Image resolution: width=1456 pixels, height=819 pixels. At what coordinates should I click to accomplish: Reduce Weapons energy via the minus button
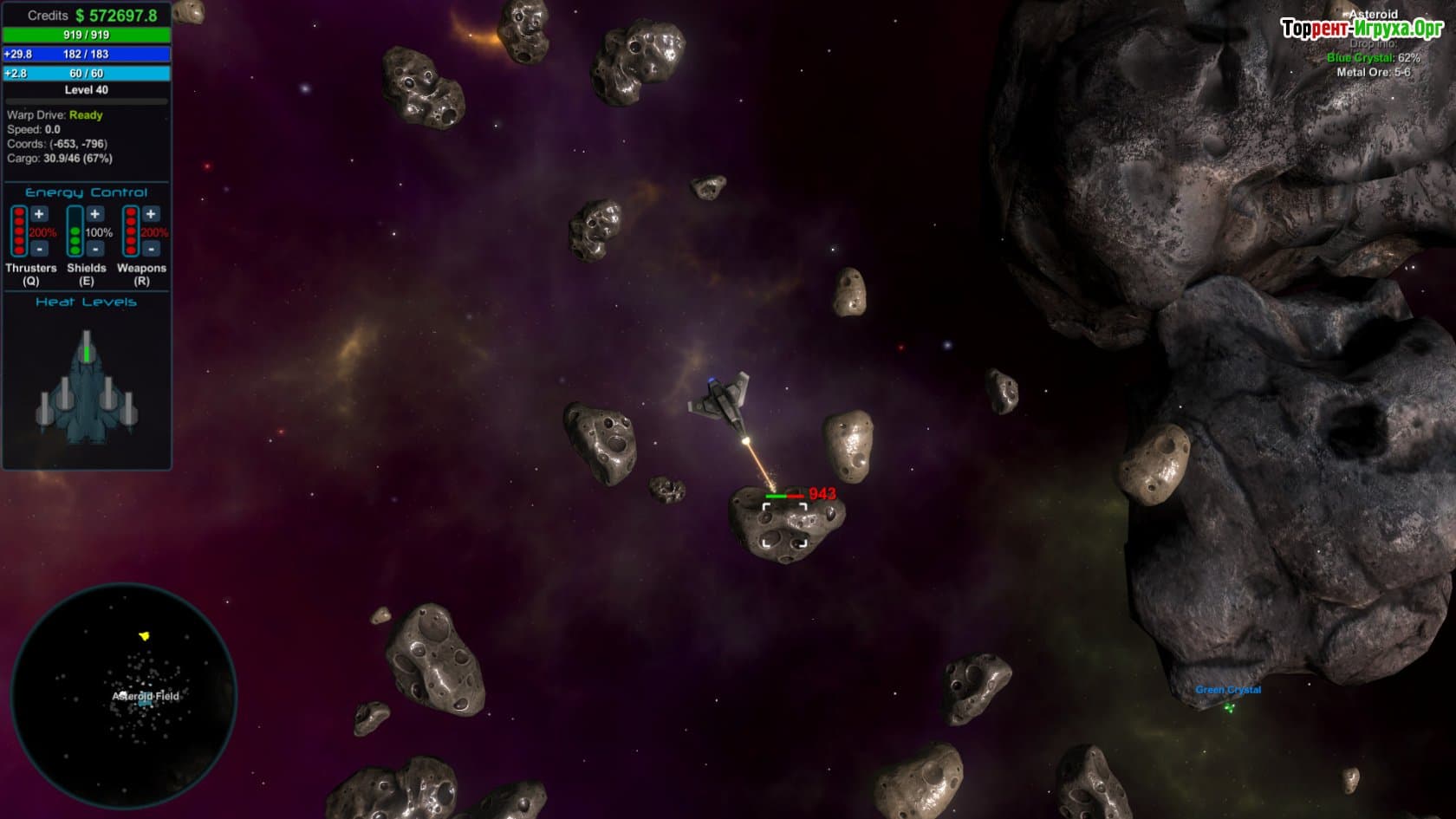tap(151, 249)
